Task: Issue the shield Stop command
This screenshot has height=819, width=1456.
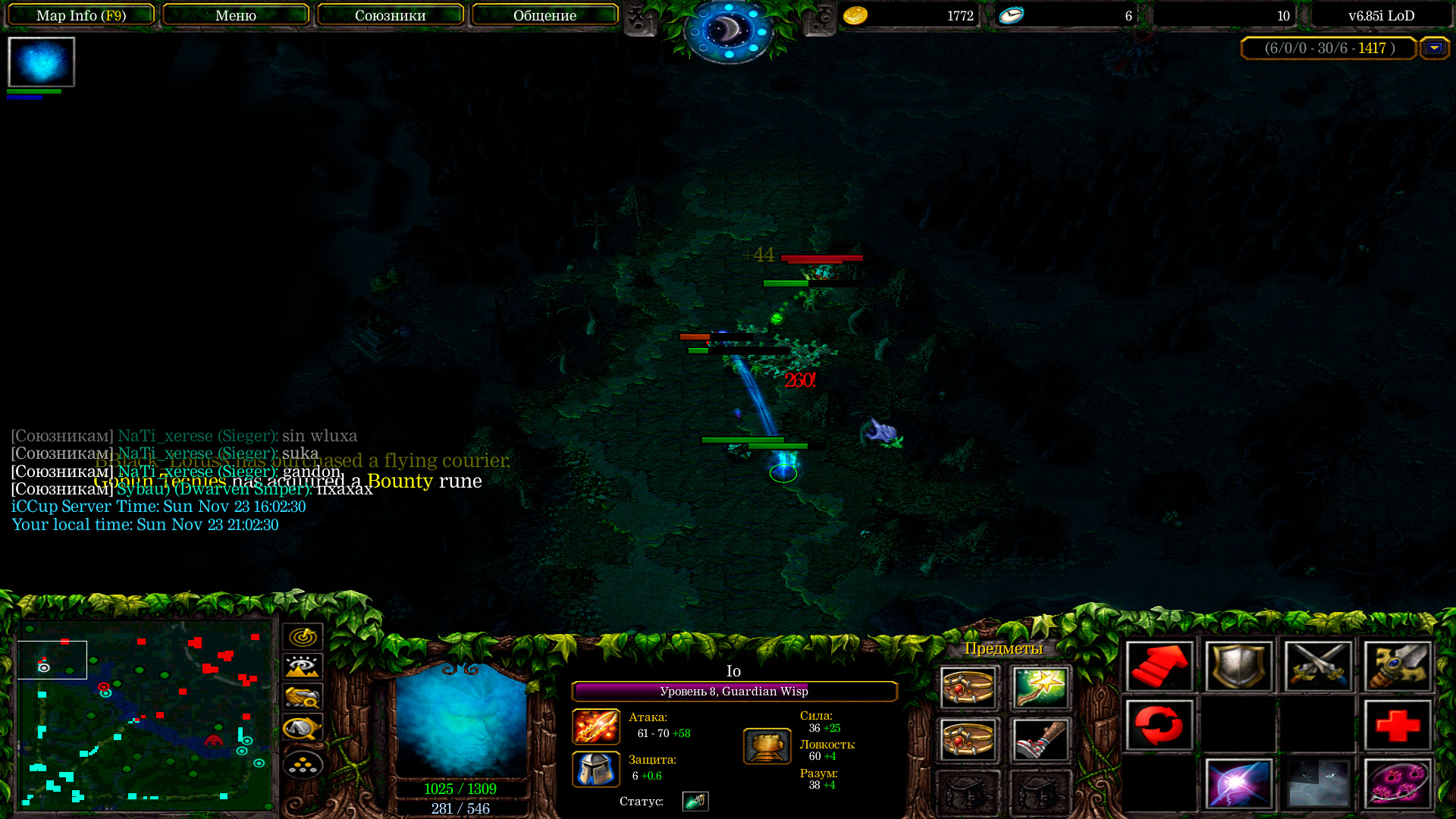Action: pyautogui.click(x=1238, y=667)
